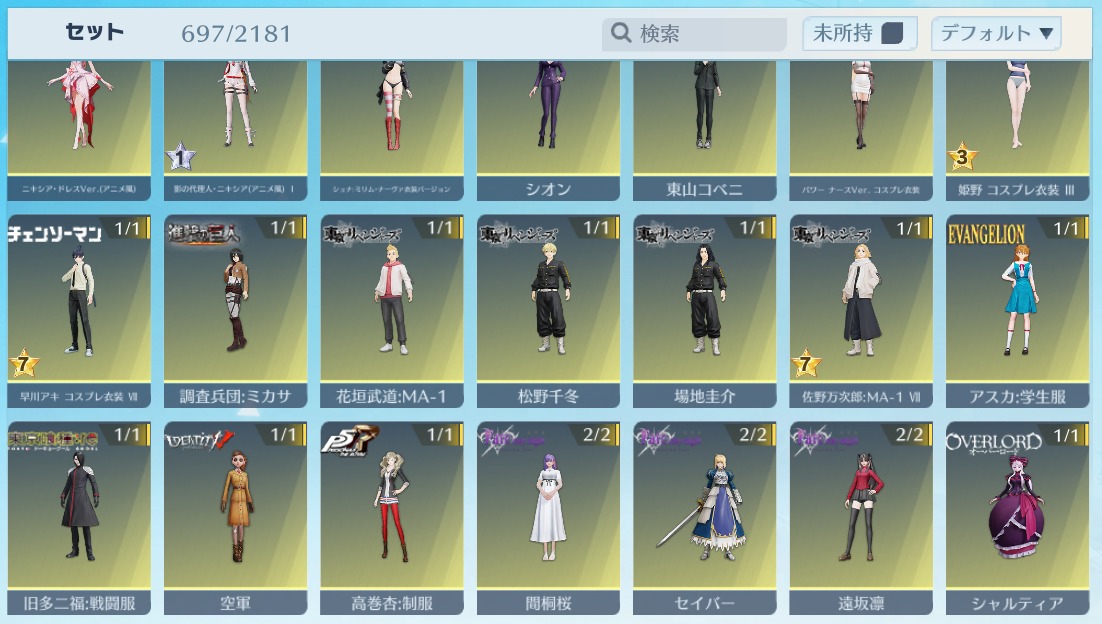The width and height of the screenshot is (1102, 624).
Task: Select the 高巻杏:制服 Persona 5 set
Action: coord(392,515)
